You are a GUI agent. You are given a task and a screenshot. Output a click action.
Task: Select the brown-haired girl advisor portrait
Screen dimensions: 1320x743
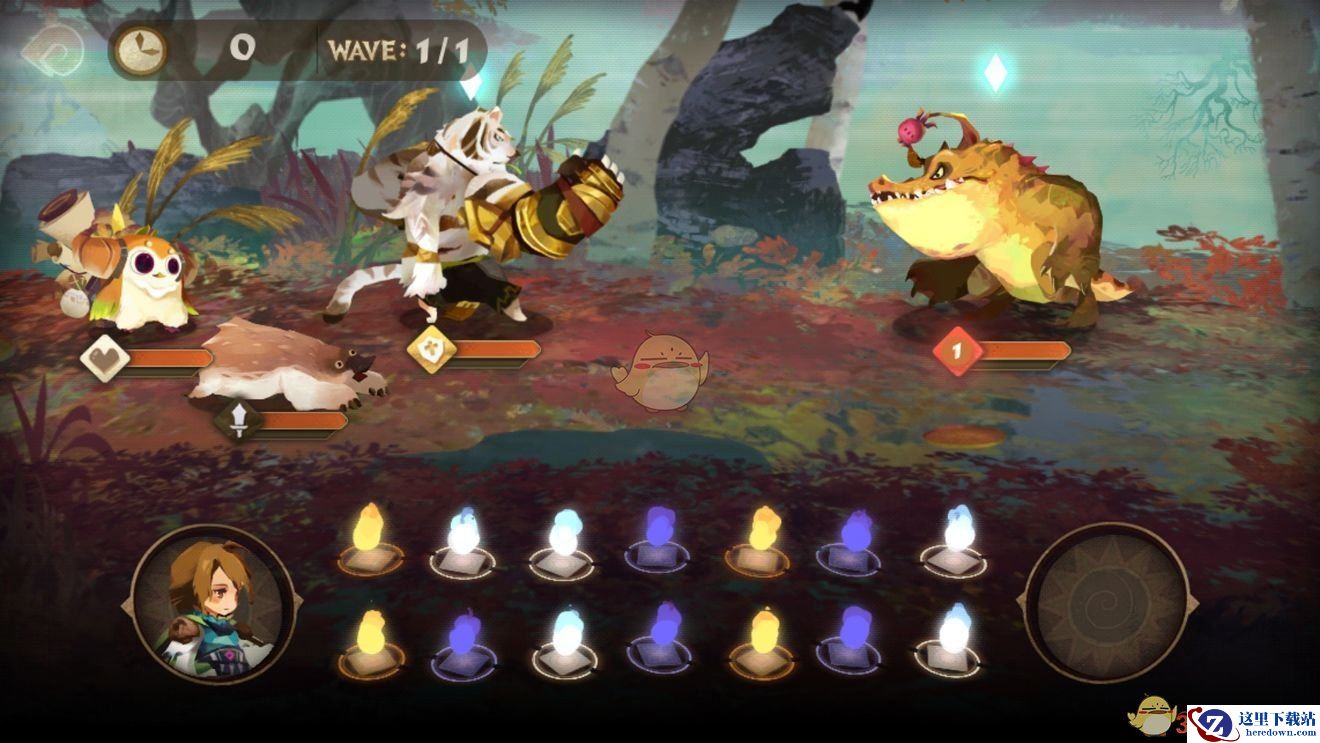(x=212, y=604)
